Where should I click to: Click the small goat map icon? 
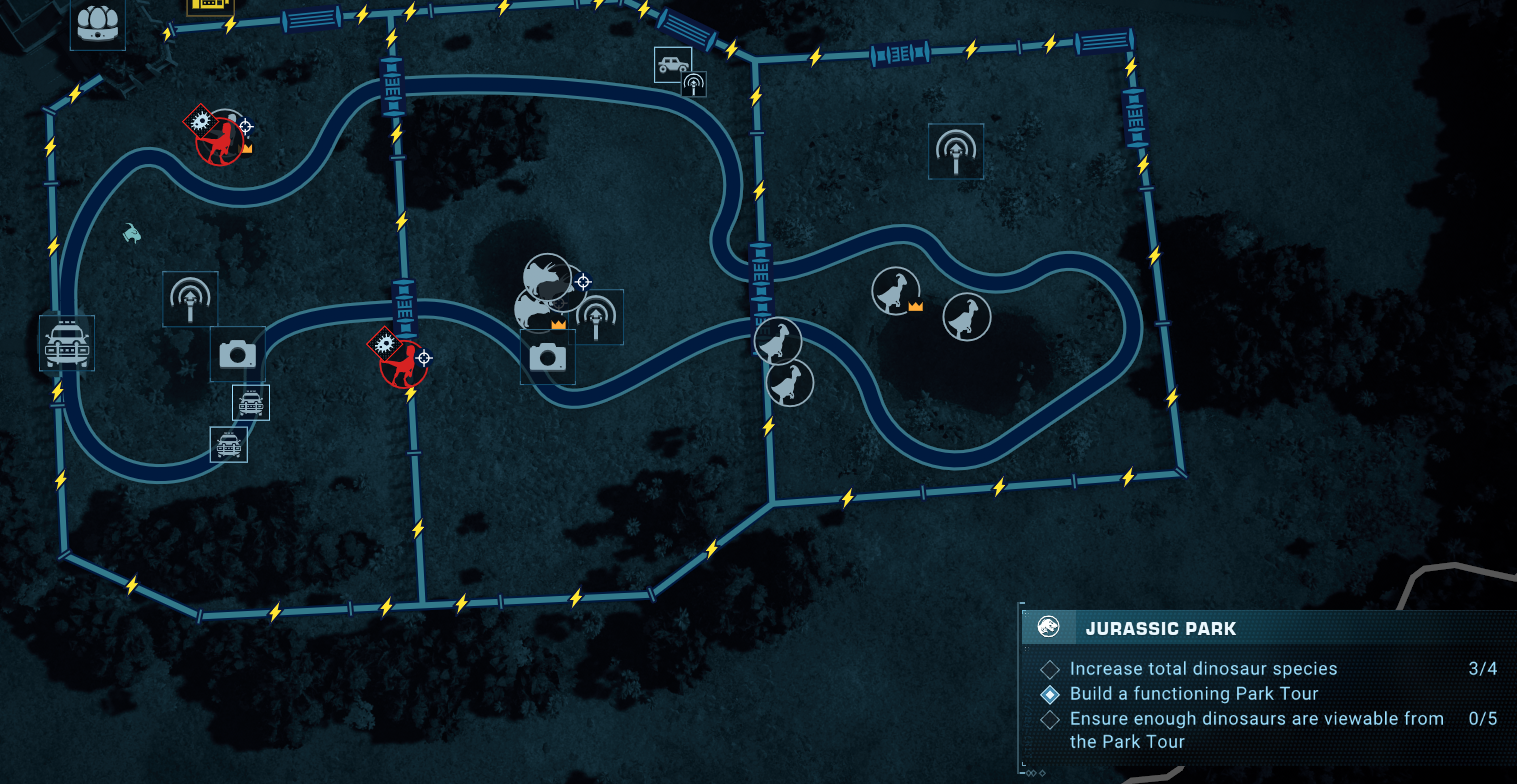132,233
